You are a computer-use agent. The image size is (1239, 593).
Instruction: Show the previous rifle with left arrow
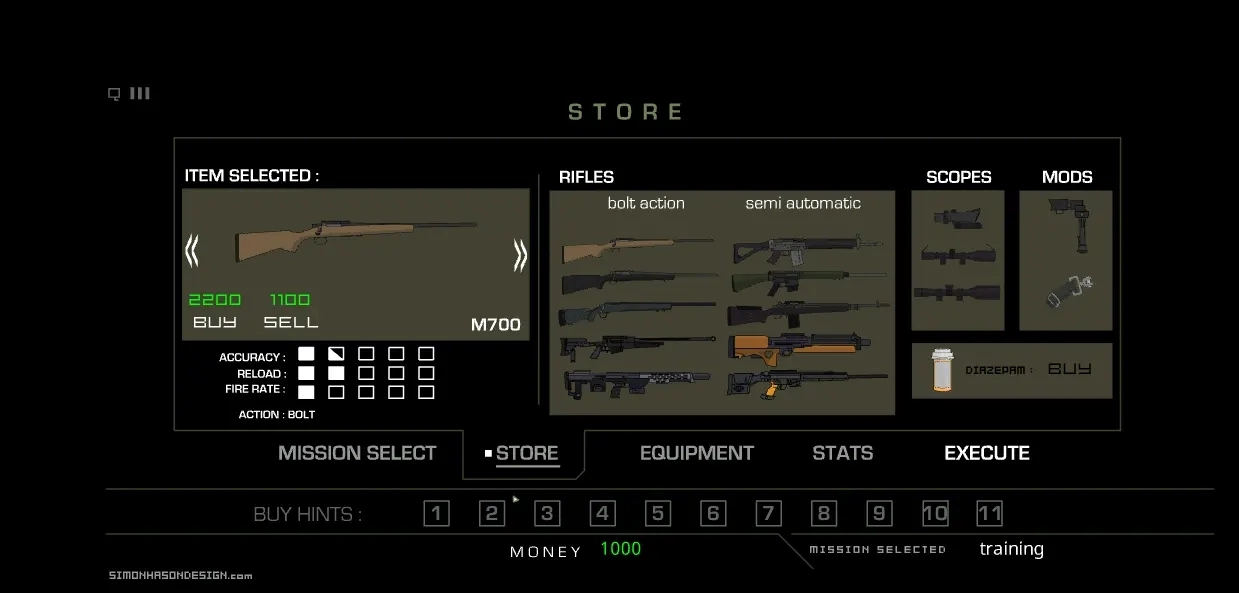[192, 251]
